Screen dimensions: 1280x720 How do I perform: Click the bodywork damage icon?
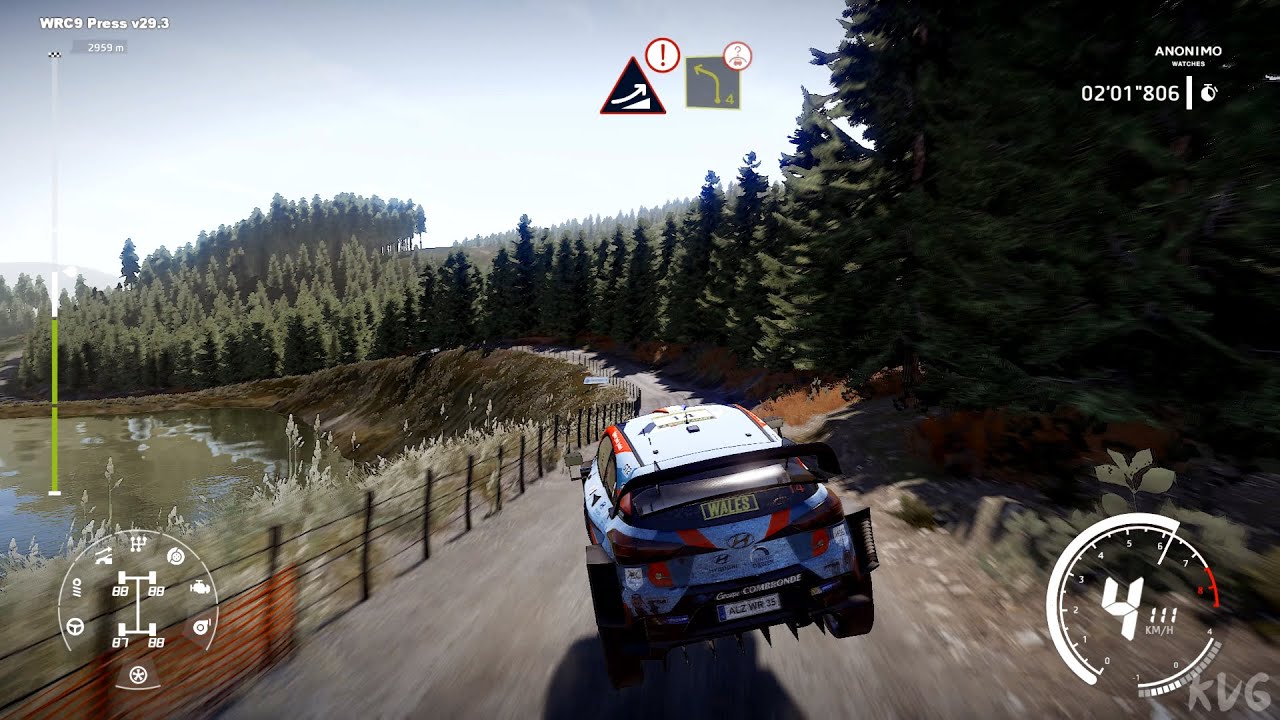point(102,557)
